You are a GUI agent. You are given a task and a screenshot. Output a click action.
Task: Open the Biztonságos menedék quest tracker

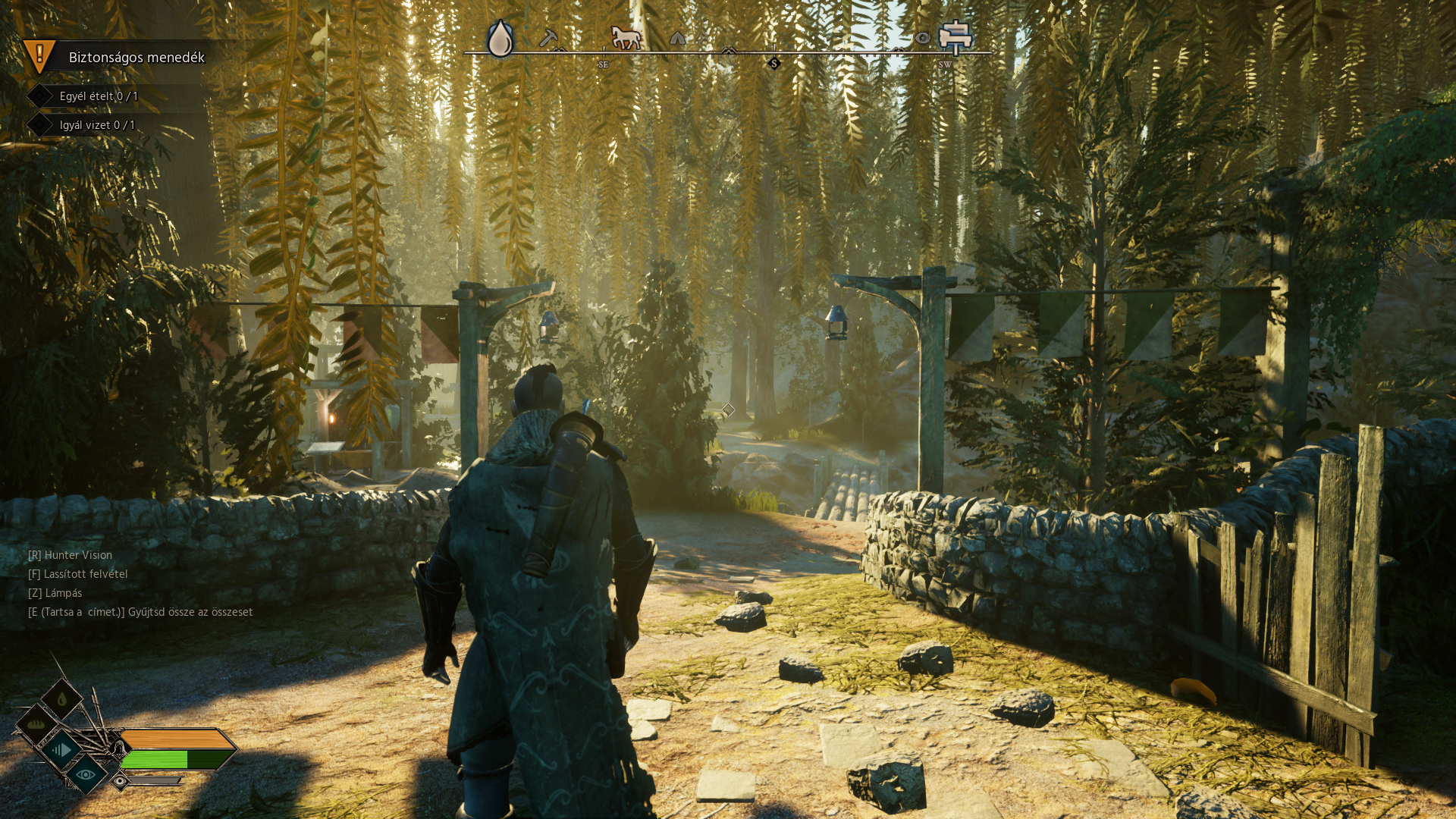(136, 58)
